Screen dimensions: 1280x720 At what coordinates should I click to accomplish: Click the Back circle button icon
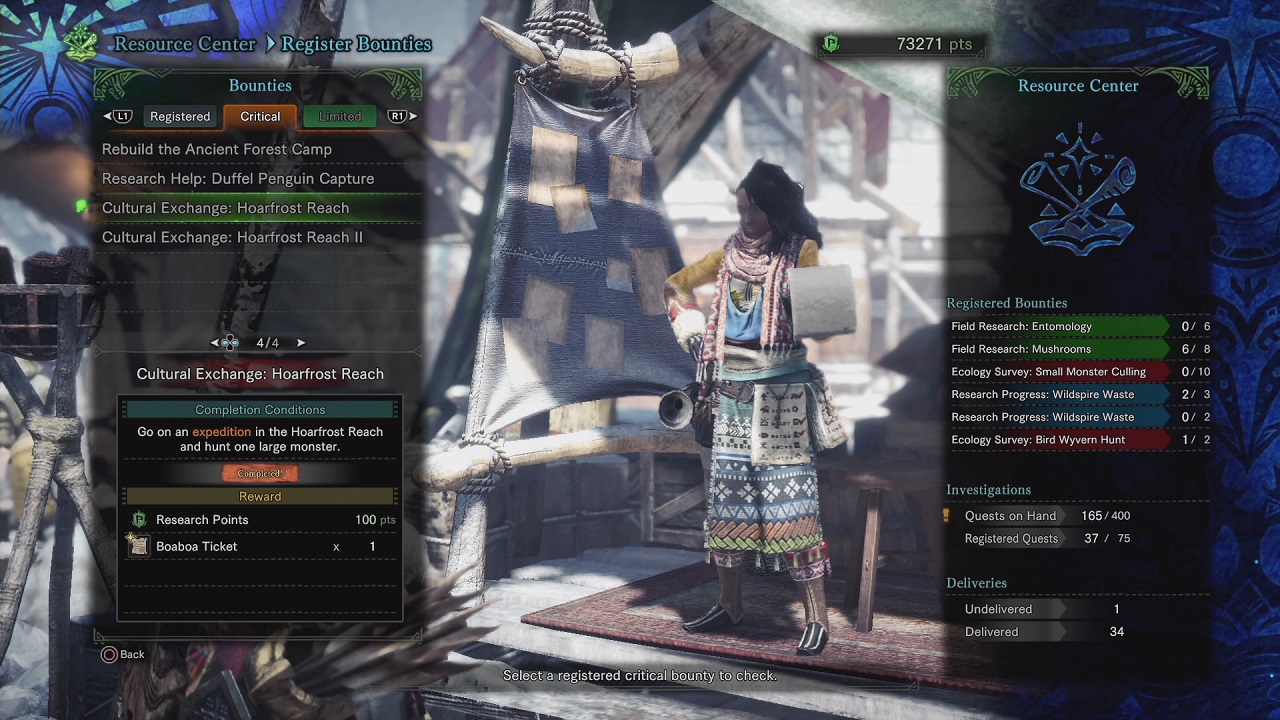(x=110, y=654)
